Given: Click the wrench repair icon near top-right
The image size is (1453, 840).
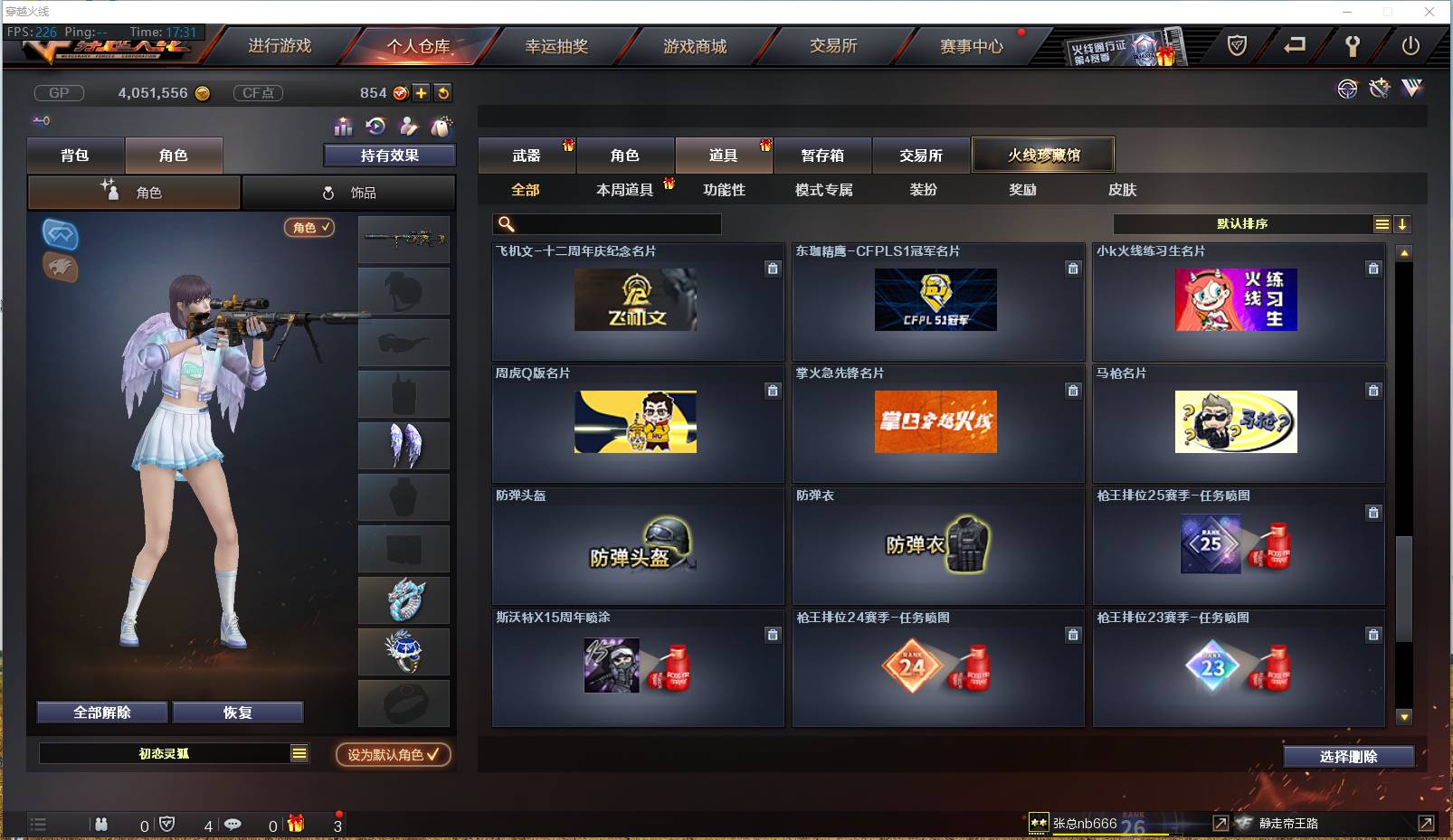Looking at the screenshot, I should coord(1379,90).
